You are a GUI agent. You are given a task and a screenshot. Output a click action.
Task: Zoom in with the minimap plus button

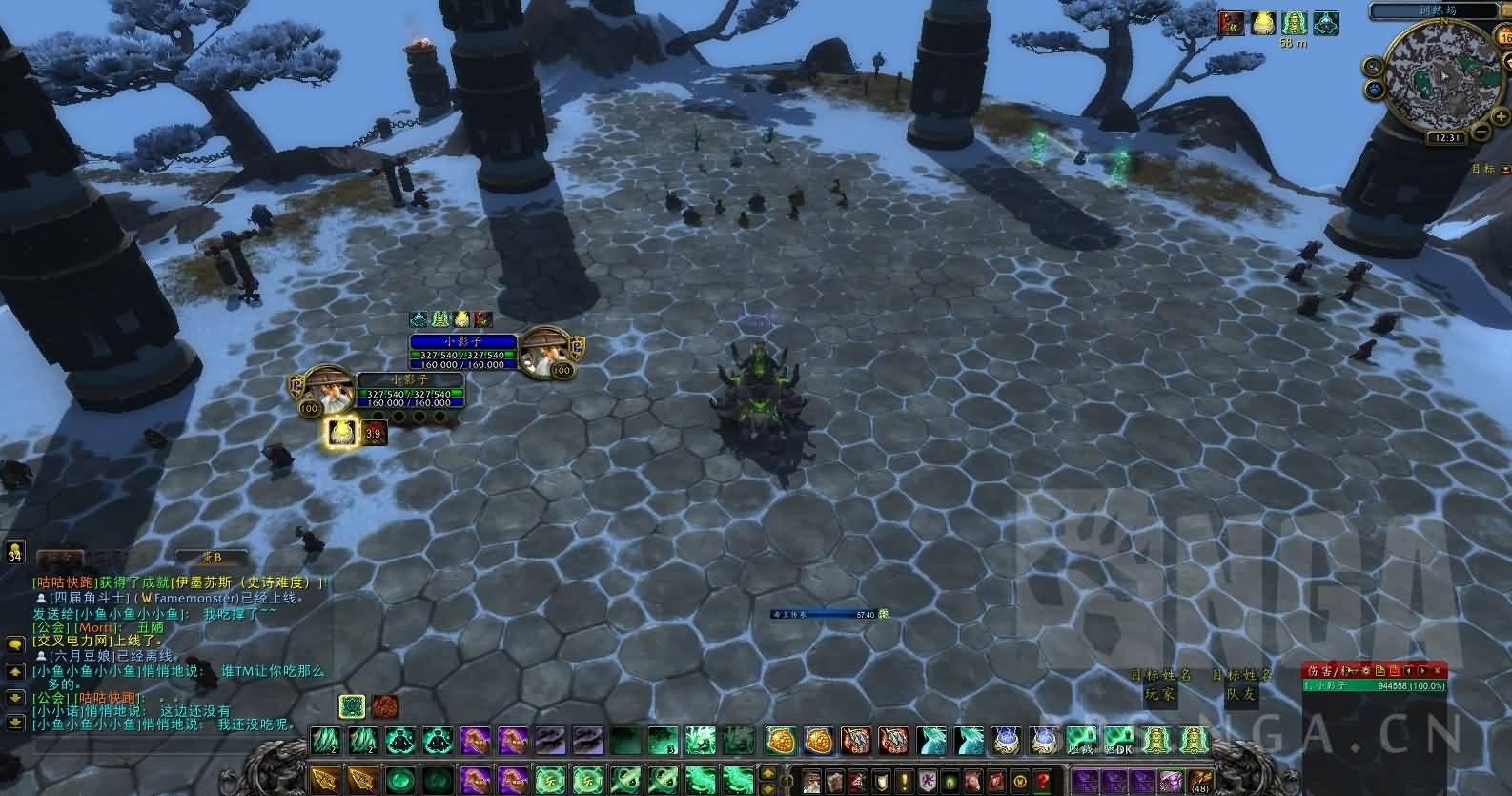pos(1502,115)
